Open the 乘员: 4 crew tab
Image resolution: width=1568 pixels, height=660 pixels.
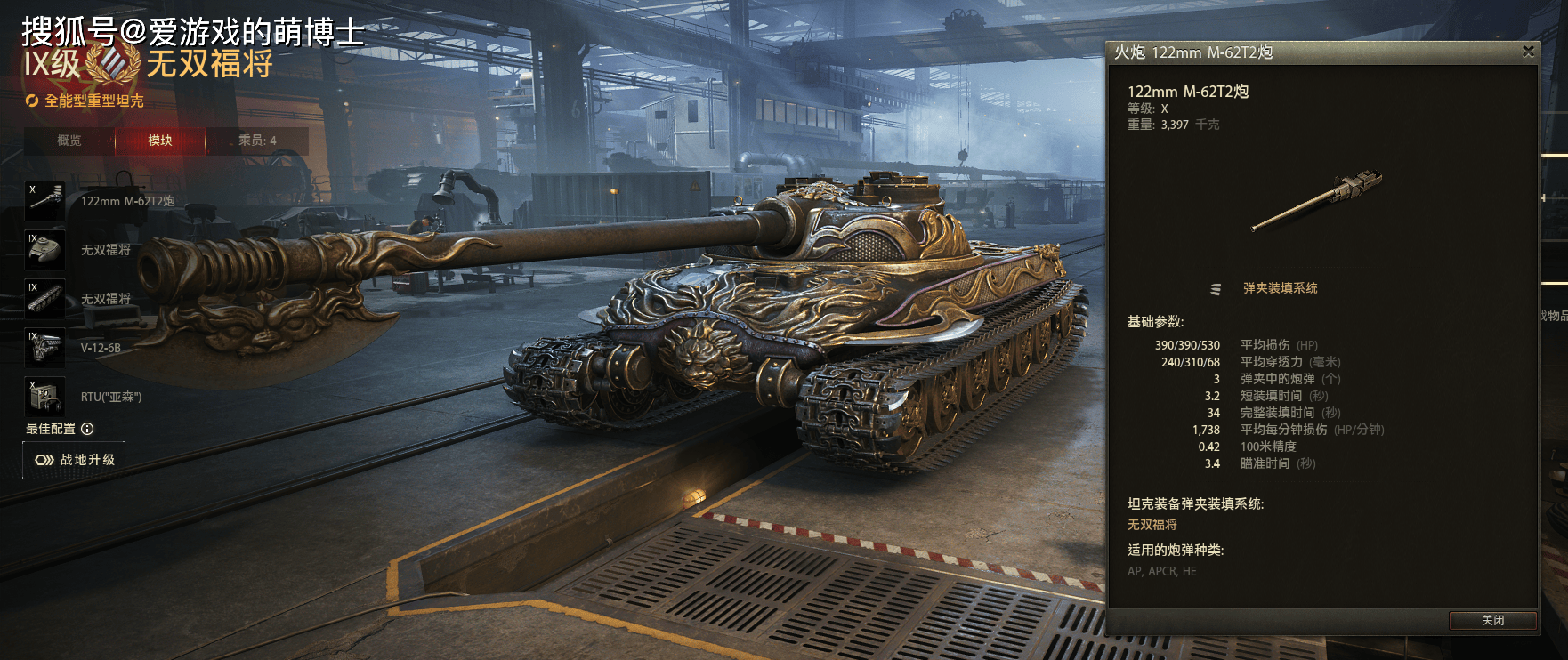coord(257,141)
